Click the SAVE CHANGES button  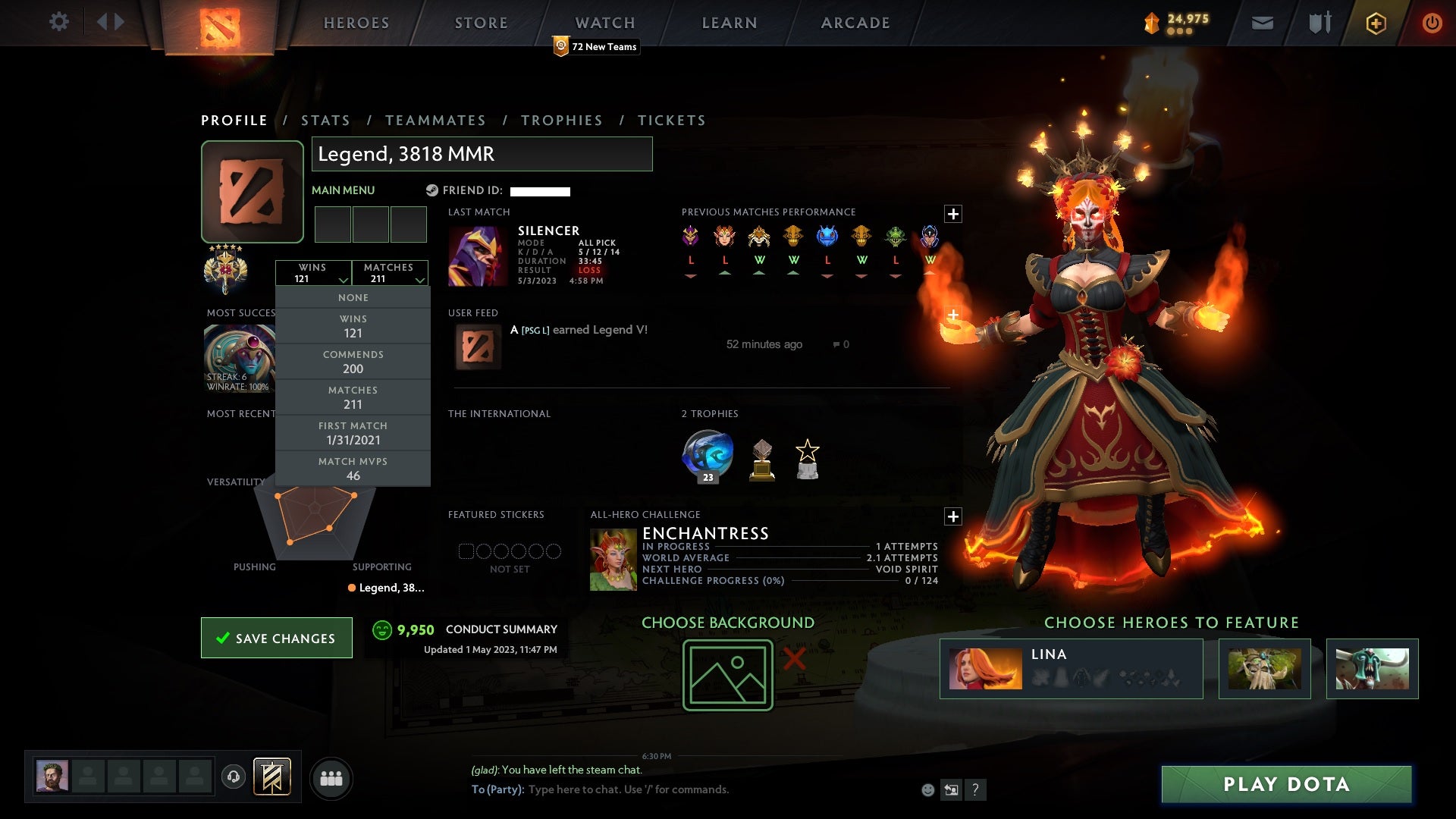click(x=276, y=638)
